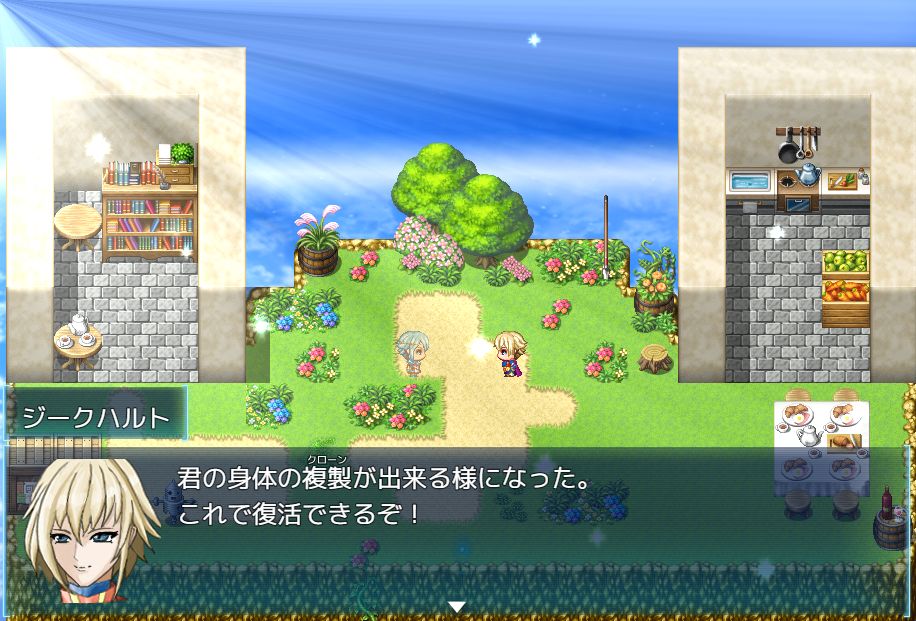Viewport: 916px width, 621px height.
Task: Advance dialogue with the white continue arrow
Action: [457, 606]
